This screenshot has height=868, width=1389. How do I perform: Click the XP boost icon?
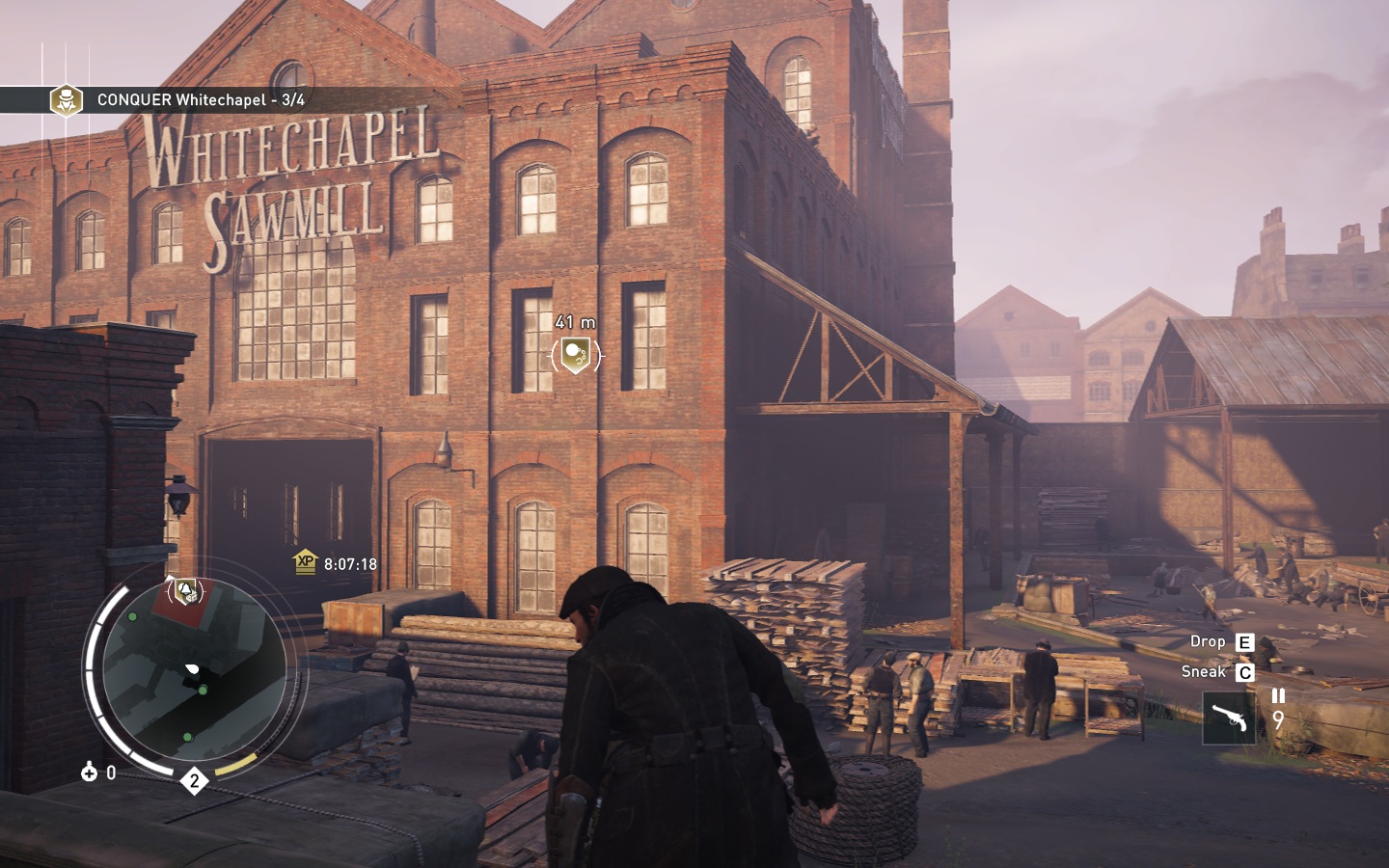tap(305, 561)
